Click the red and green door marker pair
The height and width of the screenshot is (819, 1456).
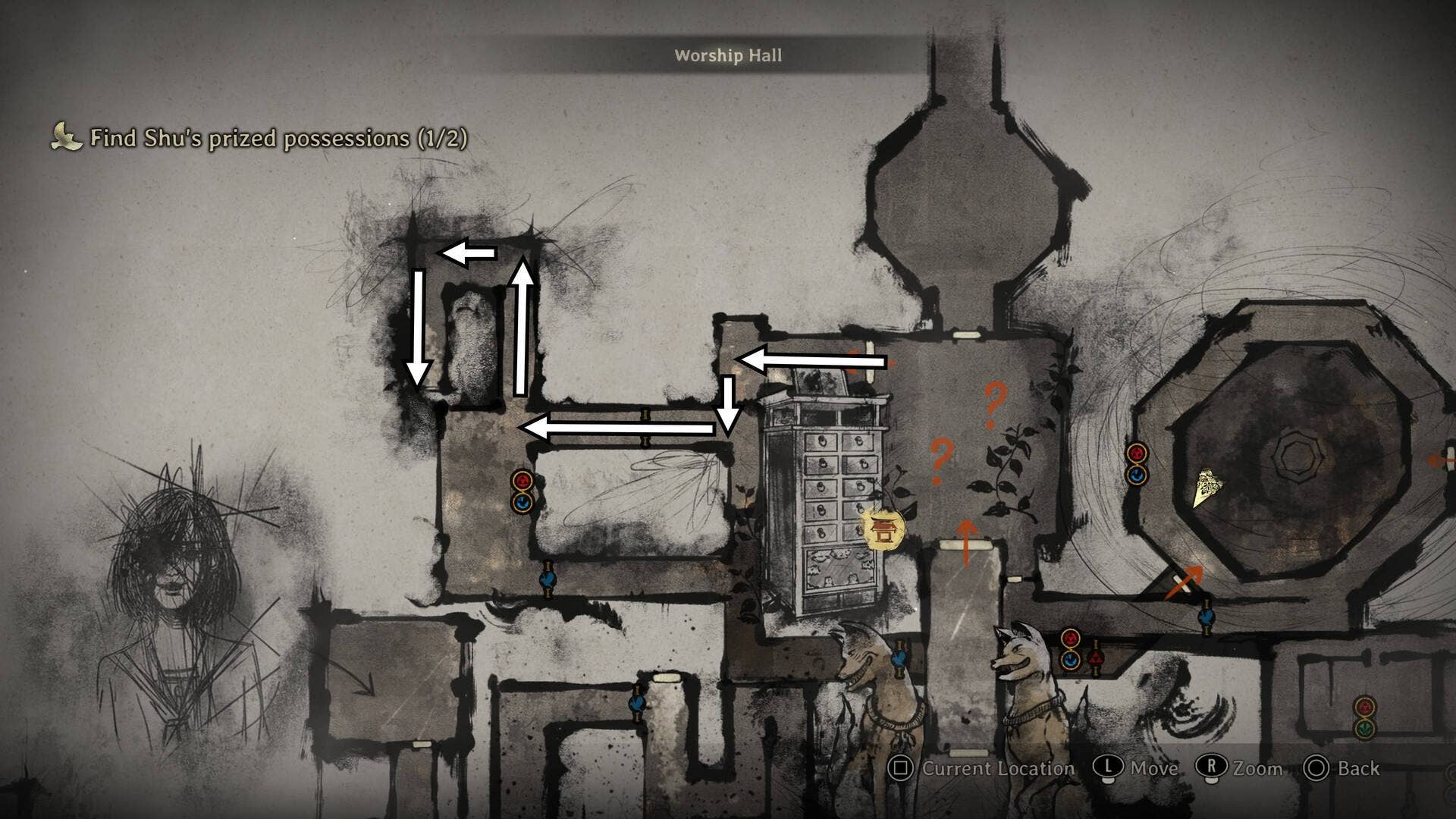1365,717
